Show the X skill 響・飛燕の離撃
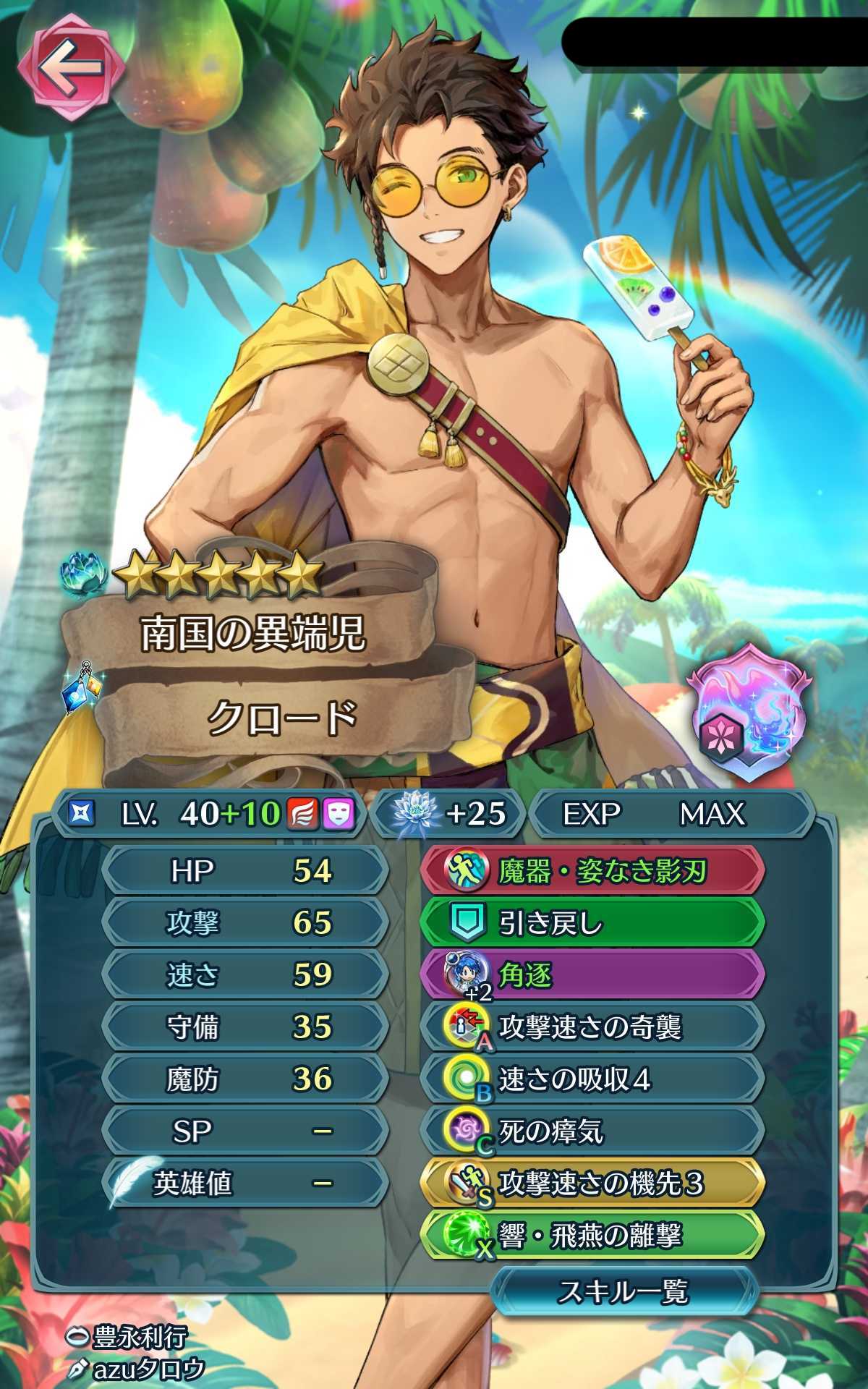 tap(592, 1236)
